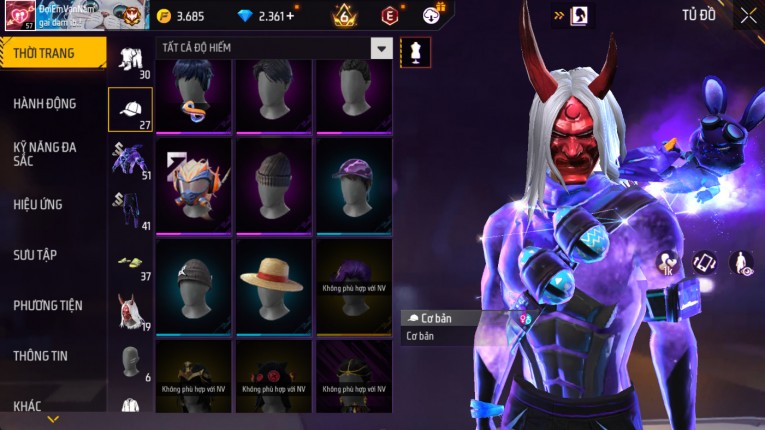Viewport: 765px width, 430px height.
Task: Pick the orange armored mask headgear
Action: 193,185
